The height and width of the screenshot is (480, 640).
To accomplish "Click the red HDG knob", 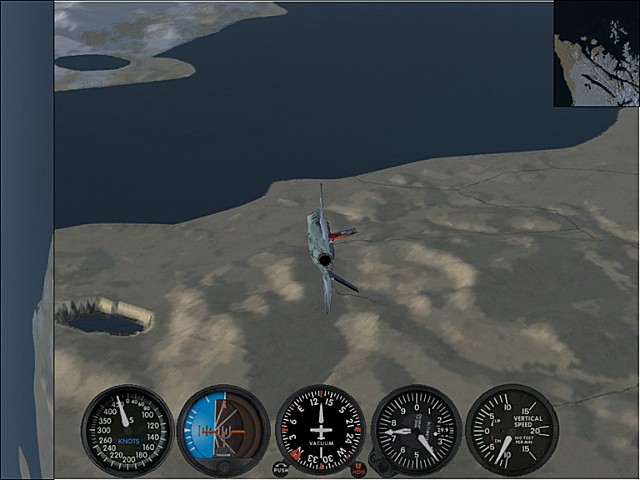I will tap(358, 468).
